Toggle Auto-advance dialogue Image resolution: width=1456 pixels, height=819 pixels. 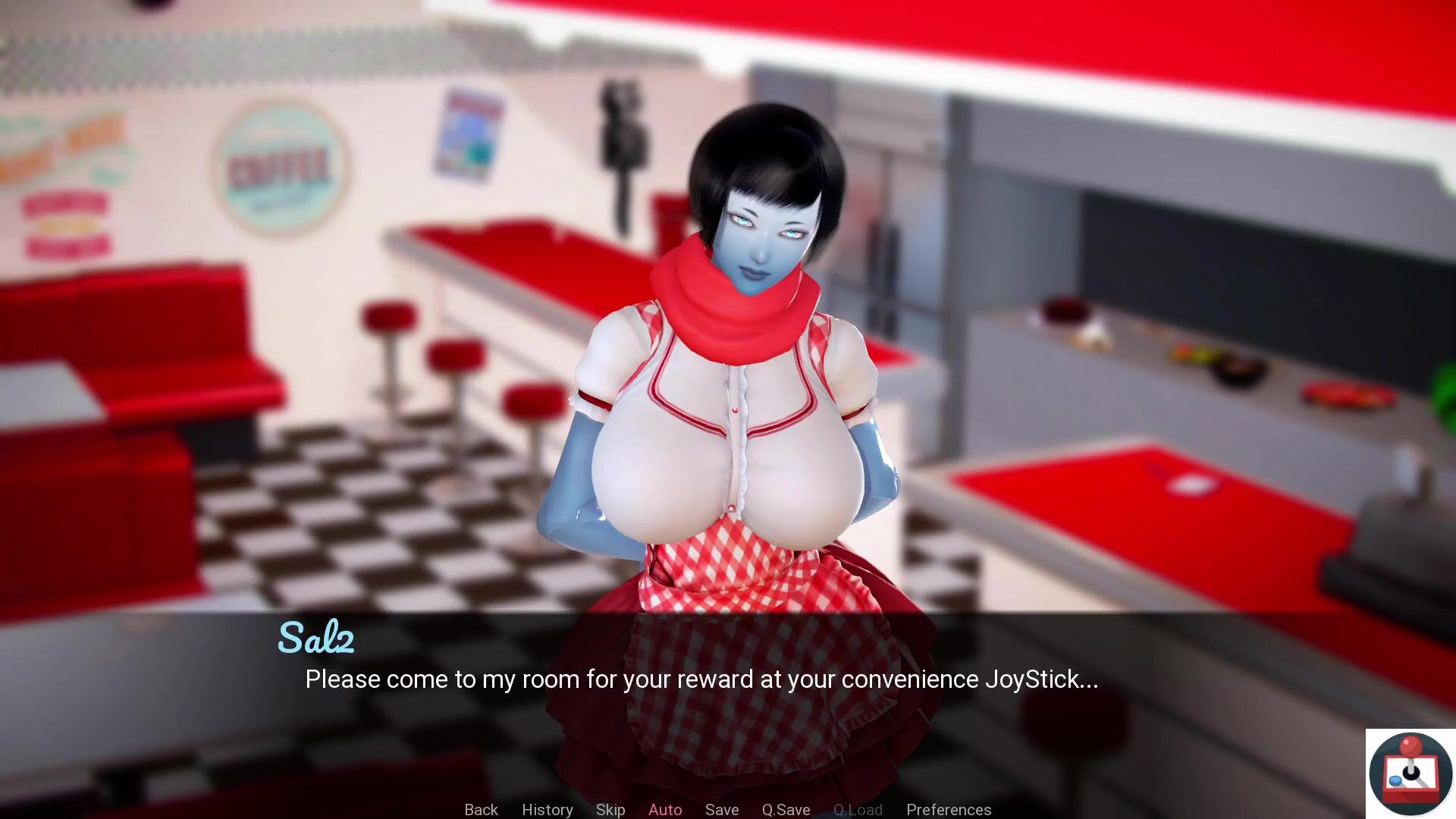point(665,809)
